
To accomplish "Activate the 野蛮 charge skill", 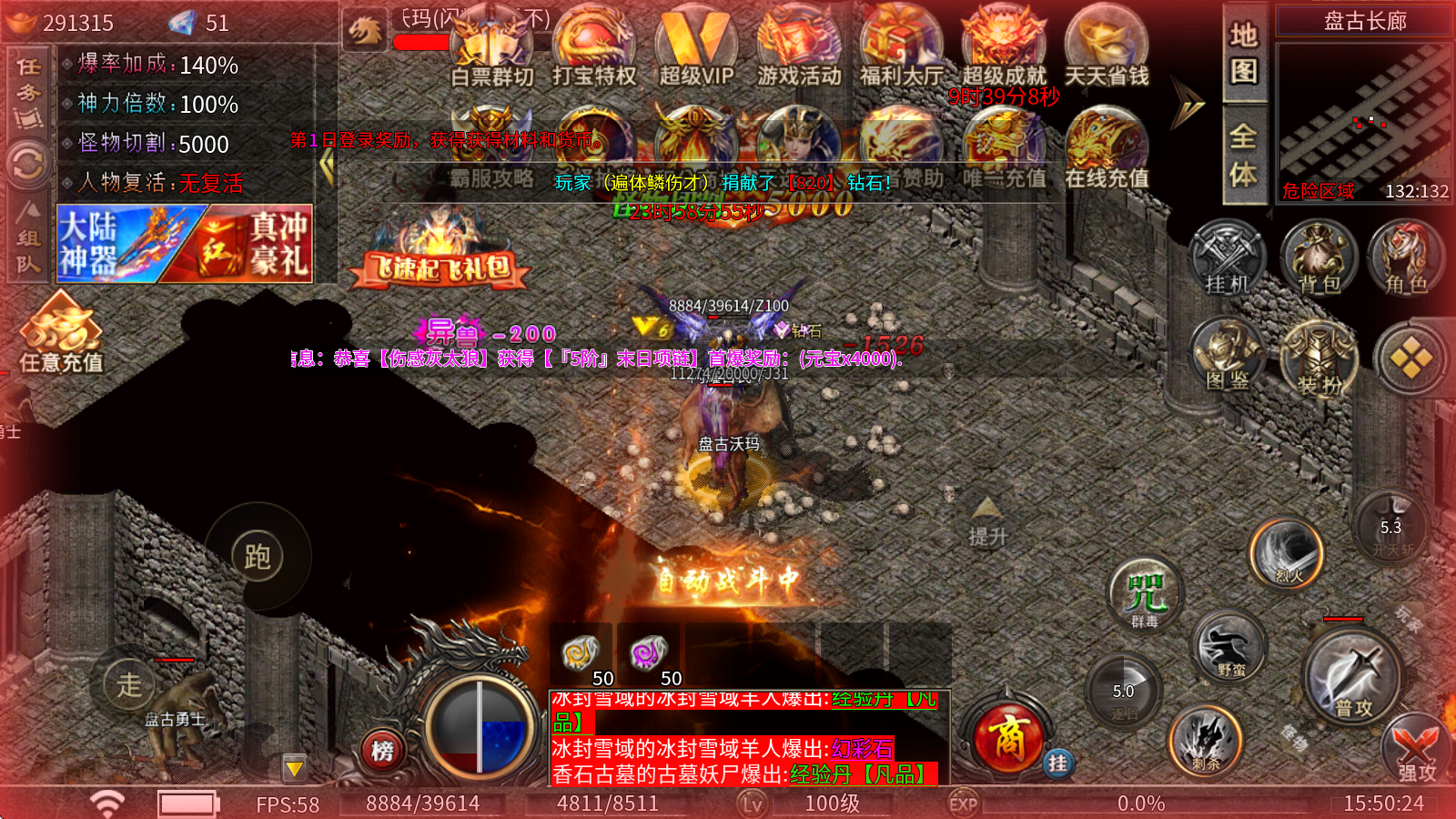I will 1229,647.
